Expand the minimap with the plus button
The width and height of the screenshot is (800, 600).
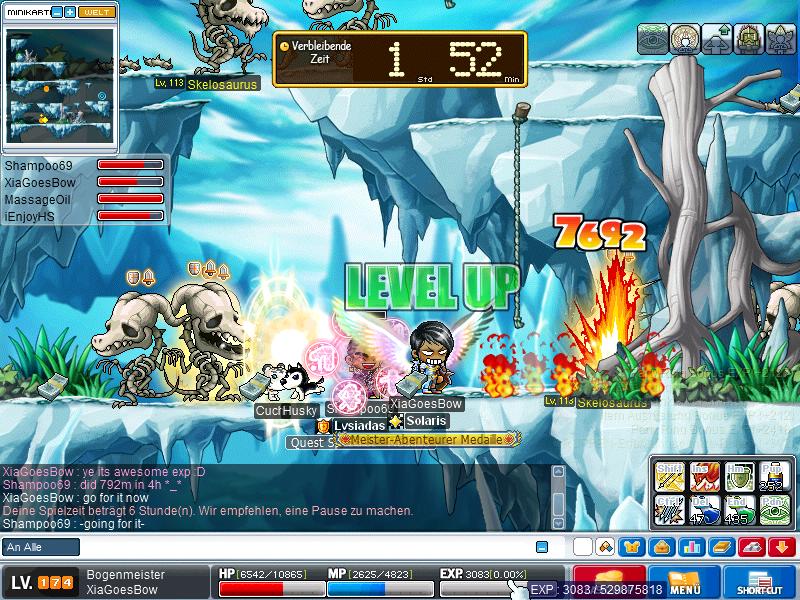[x=70, y=12]
